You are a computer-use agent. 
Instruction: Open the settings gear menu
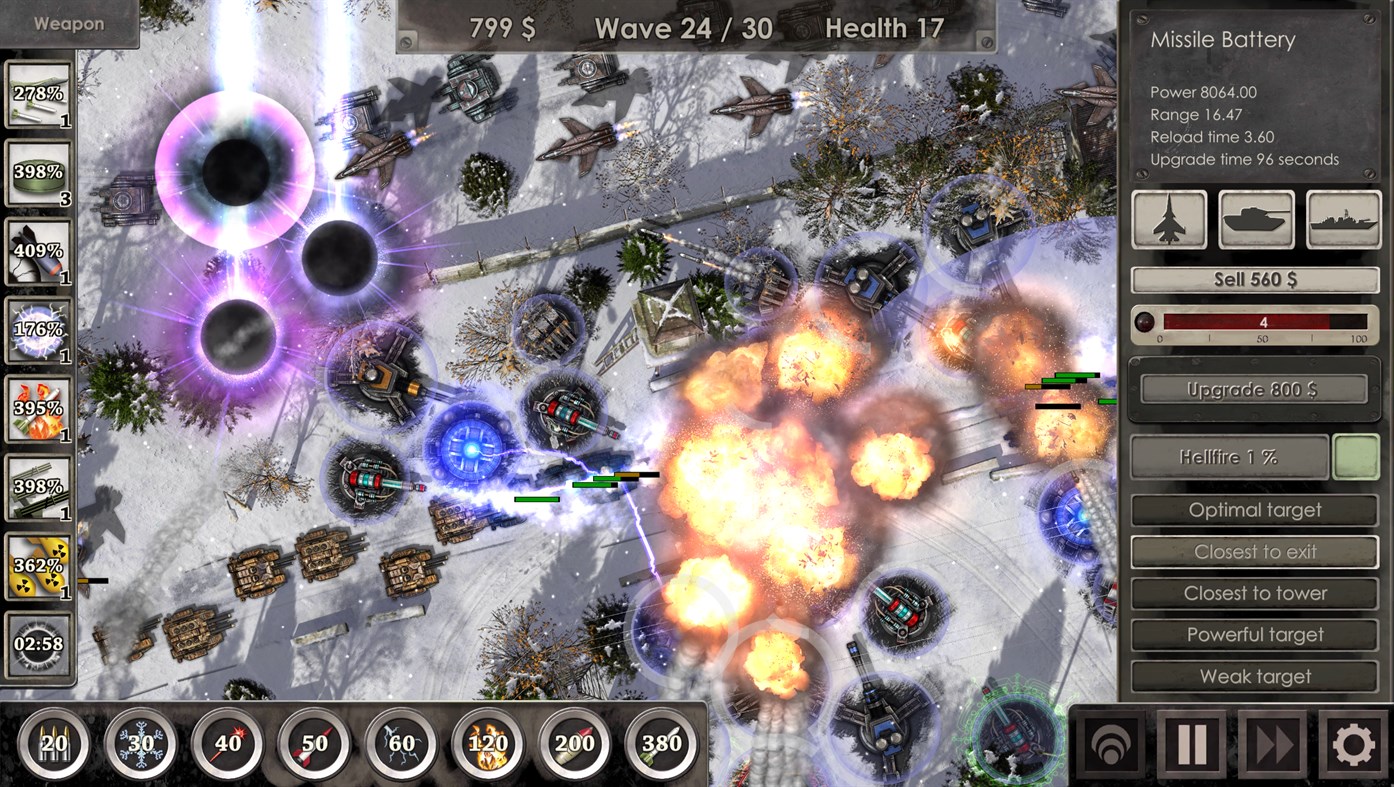(x=1352, y=743)
